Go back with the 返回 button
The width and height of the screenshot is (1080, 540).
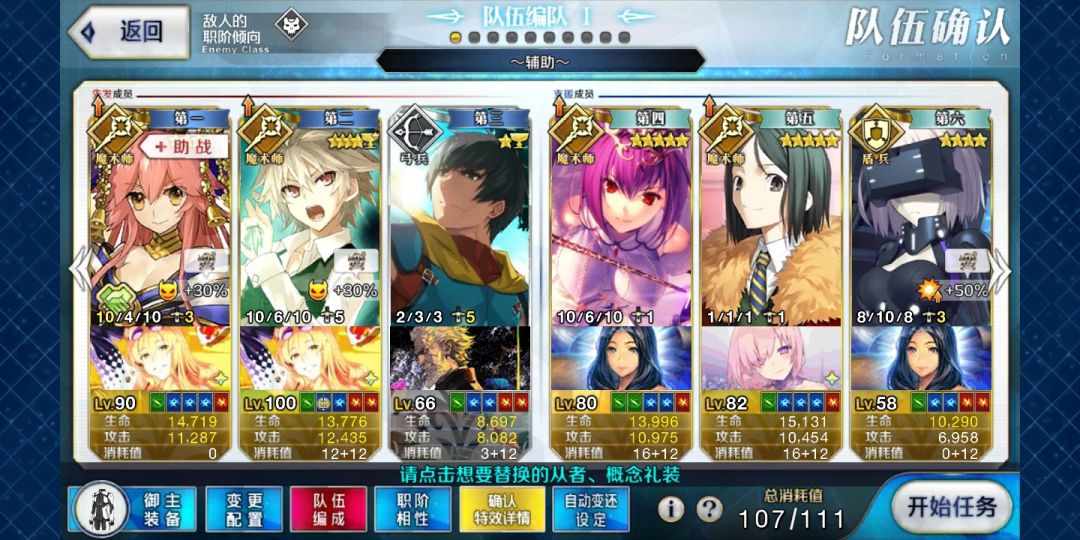pyautogui.click(x=130, y=31)
